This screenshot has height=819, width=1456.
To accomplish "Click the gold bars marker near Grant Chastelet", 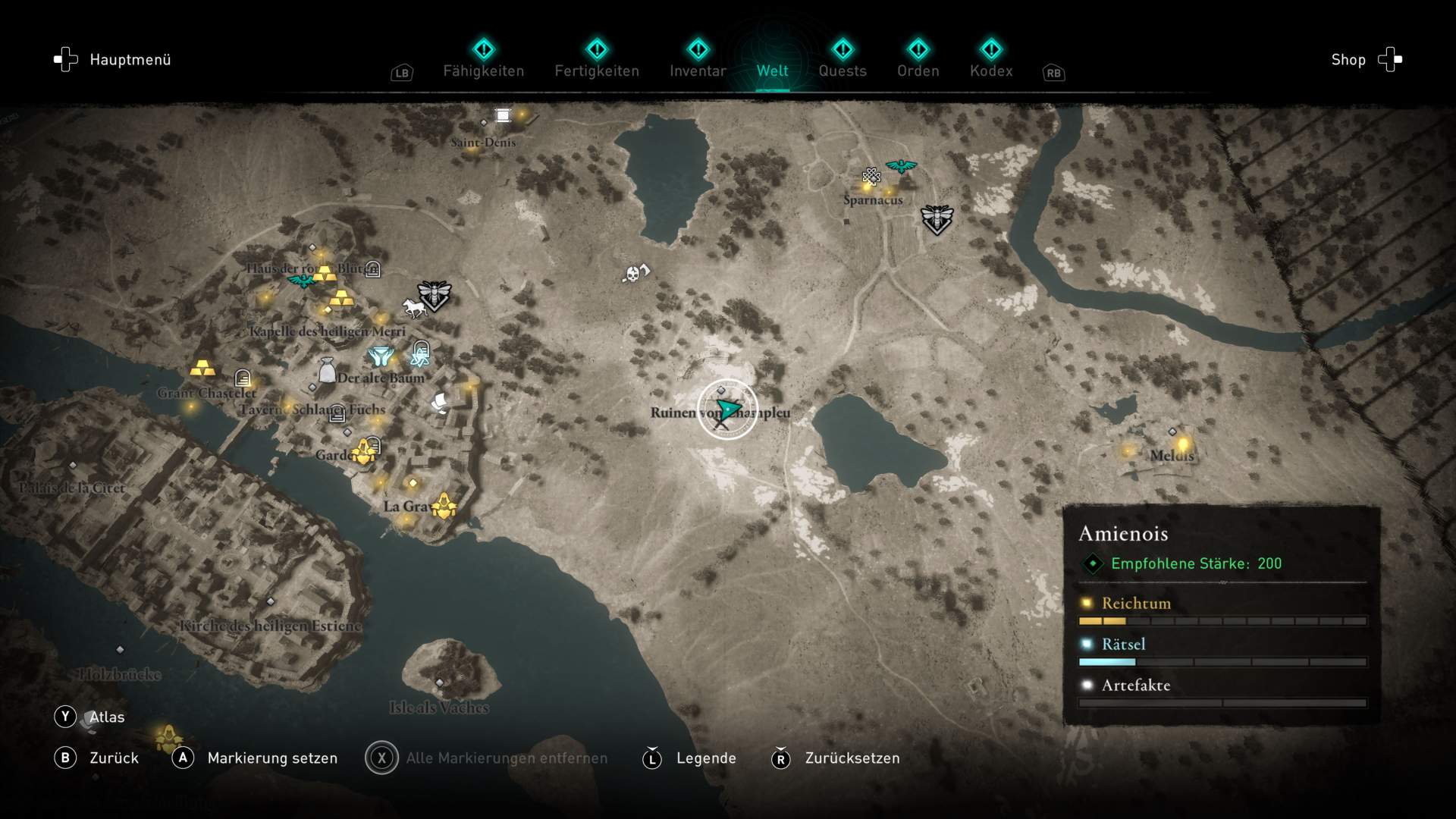I will tap(202, 369).
